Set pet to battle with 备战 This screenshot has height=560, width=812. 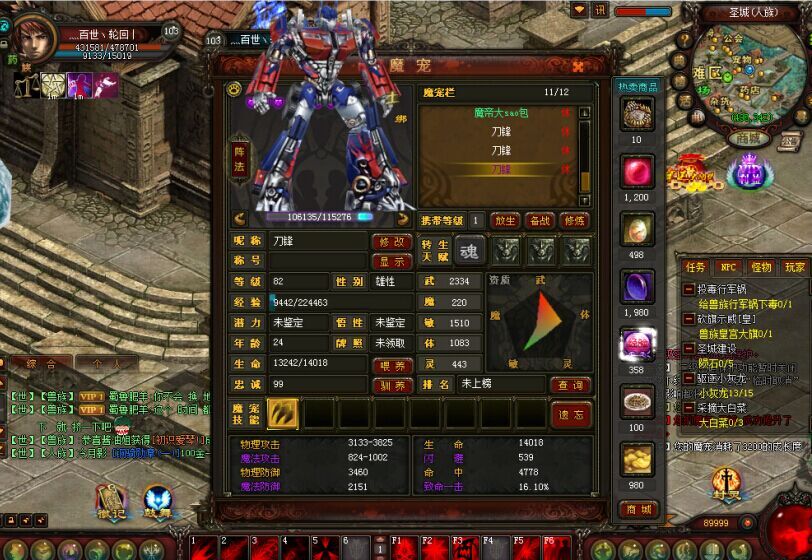click(540, 220)
